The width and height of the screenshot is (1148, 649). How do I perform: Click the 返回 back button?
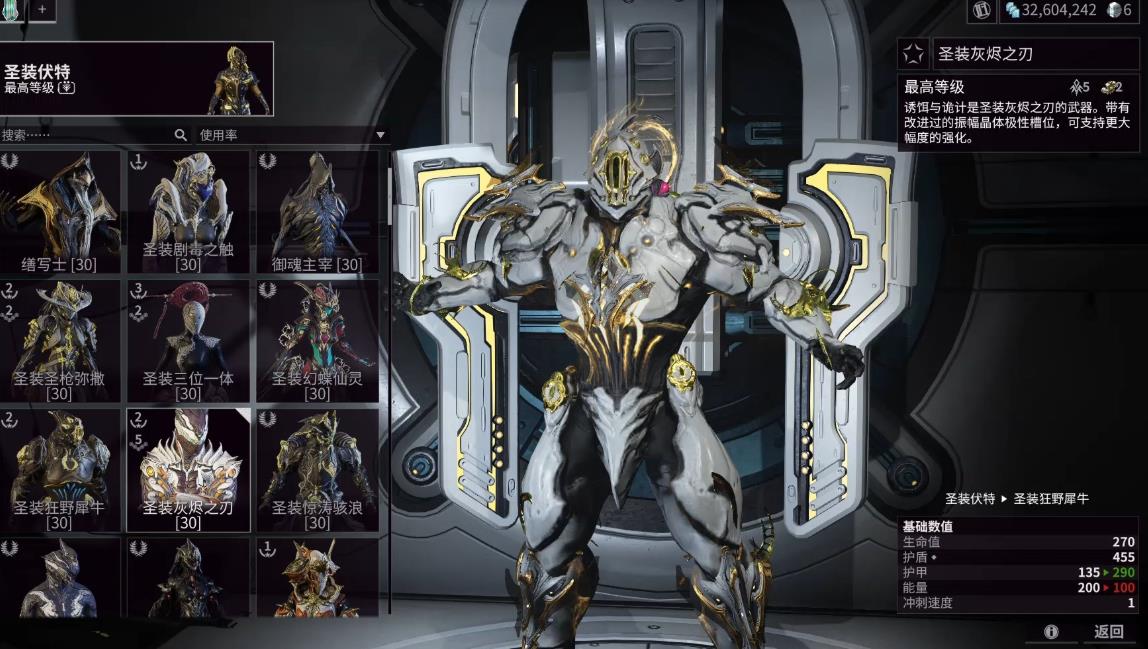tap(1108, 631)
